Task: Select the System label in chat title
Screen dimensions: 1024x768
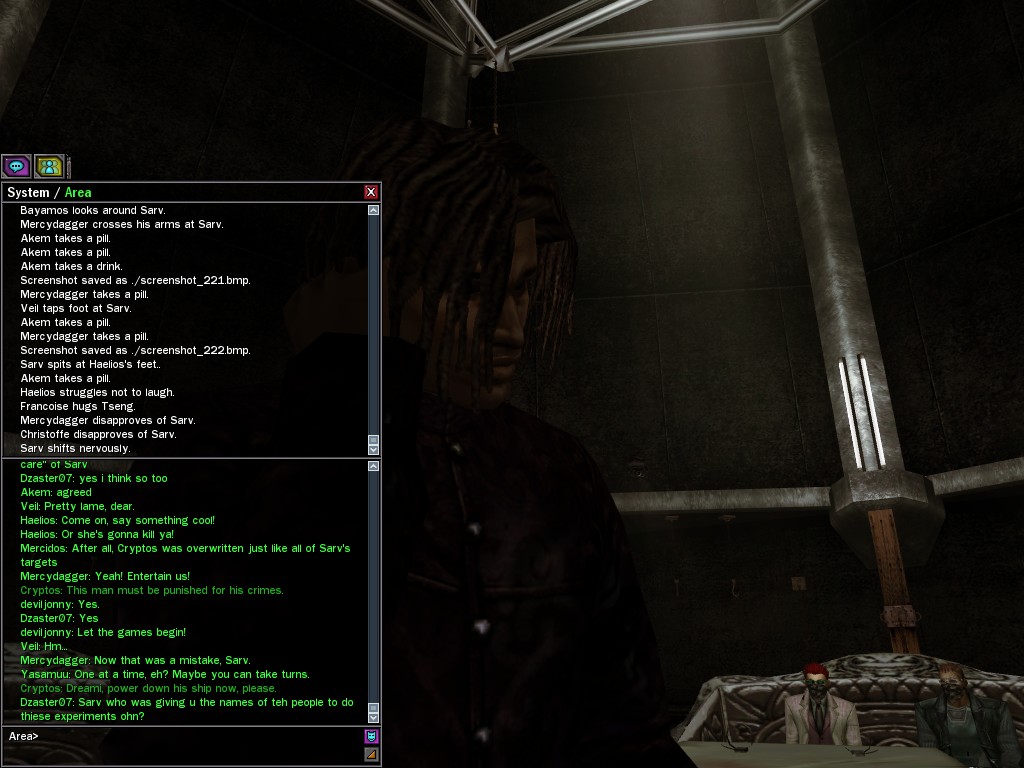Action: 28,192
